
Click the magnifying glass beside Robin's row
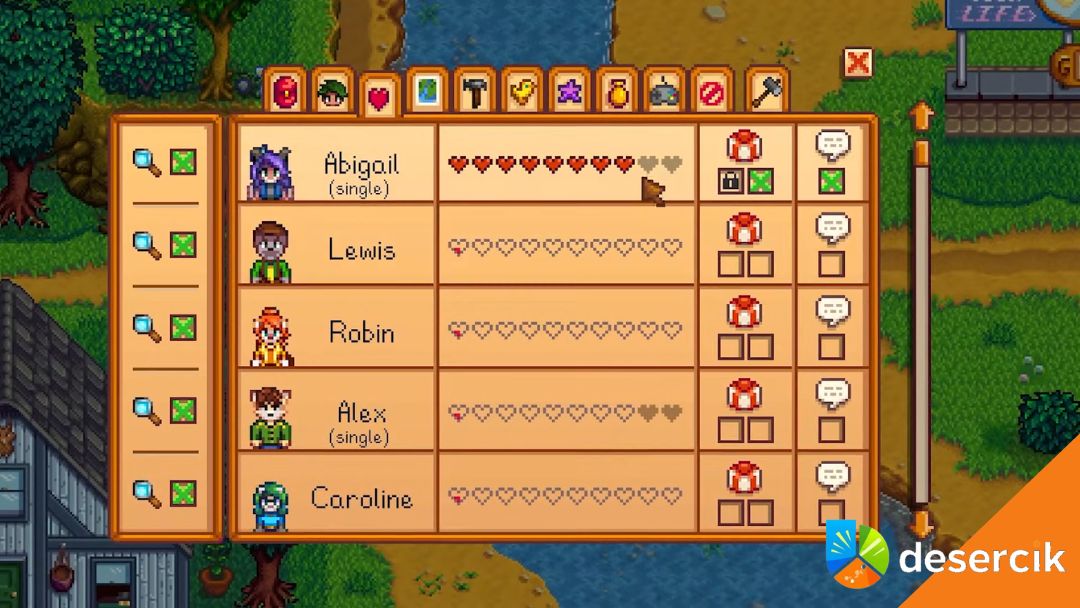tap(147, 327)
